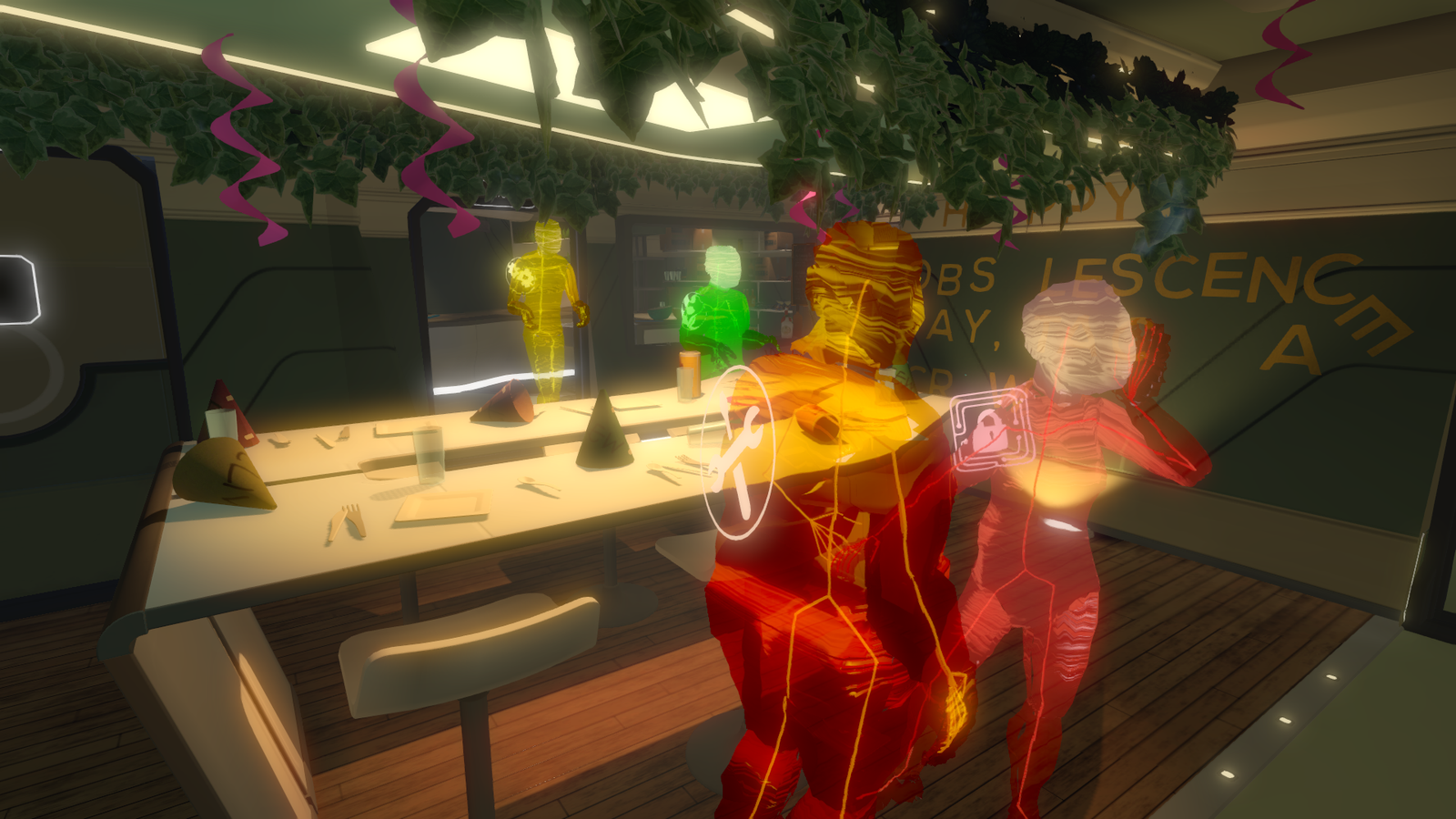This screenshot has height=819, width=1456.
Task: Click the paper plate near the table center
Action: [444, 505]
